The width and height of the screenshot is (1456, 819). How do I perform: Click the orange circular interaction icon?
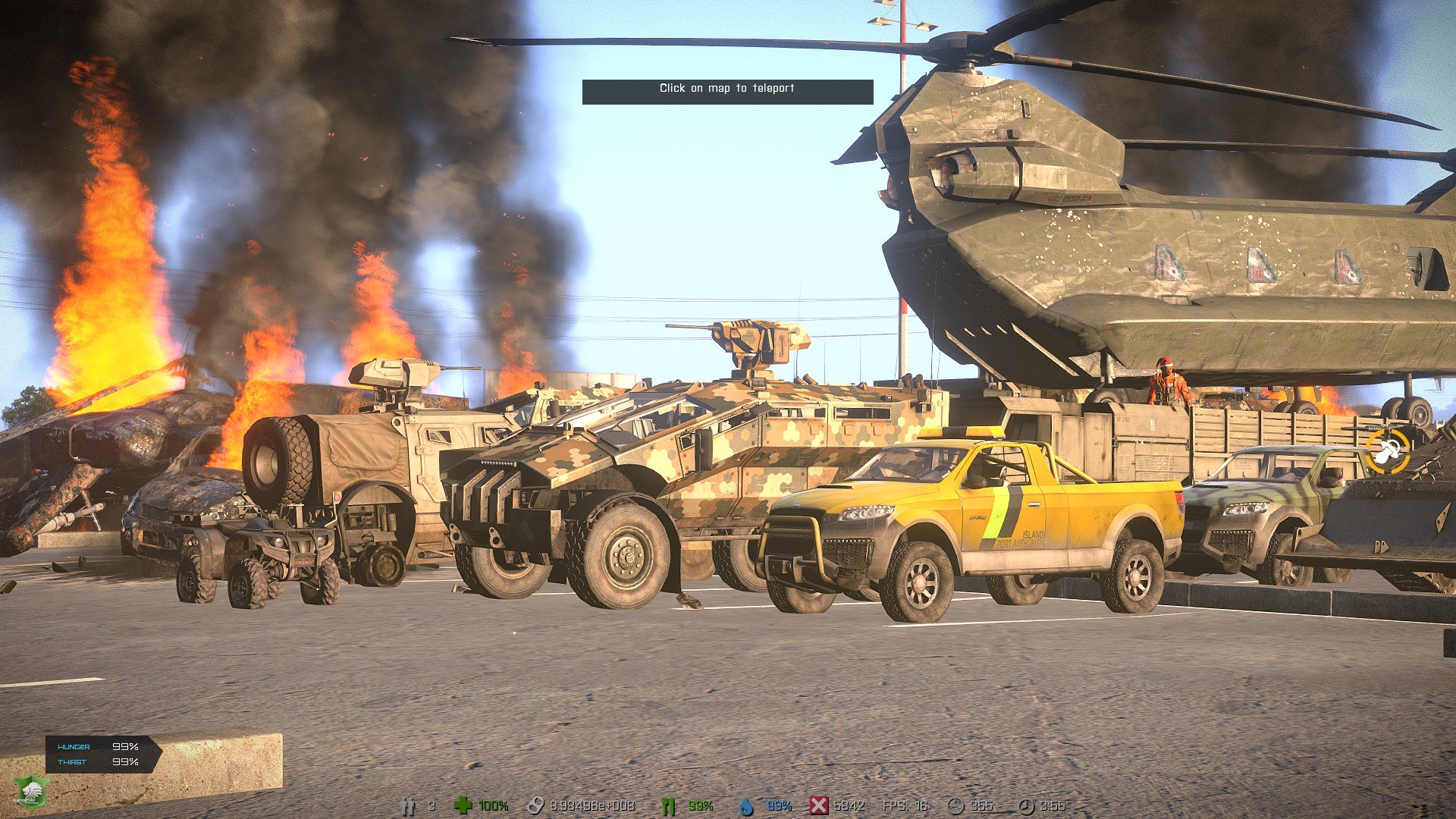(1388, 451)
